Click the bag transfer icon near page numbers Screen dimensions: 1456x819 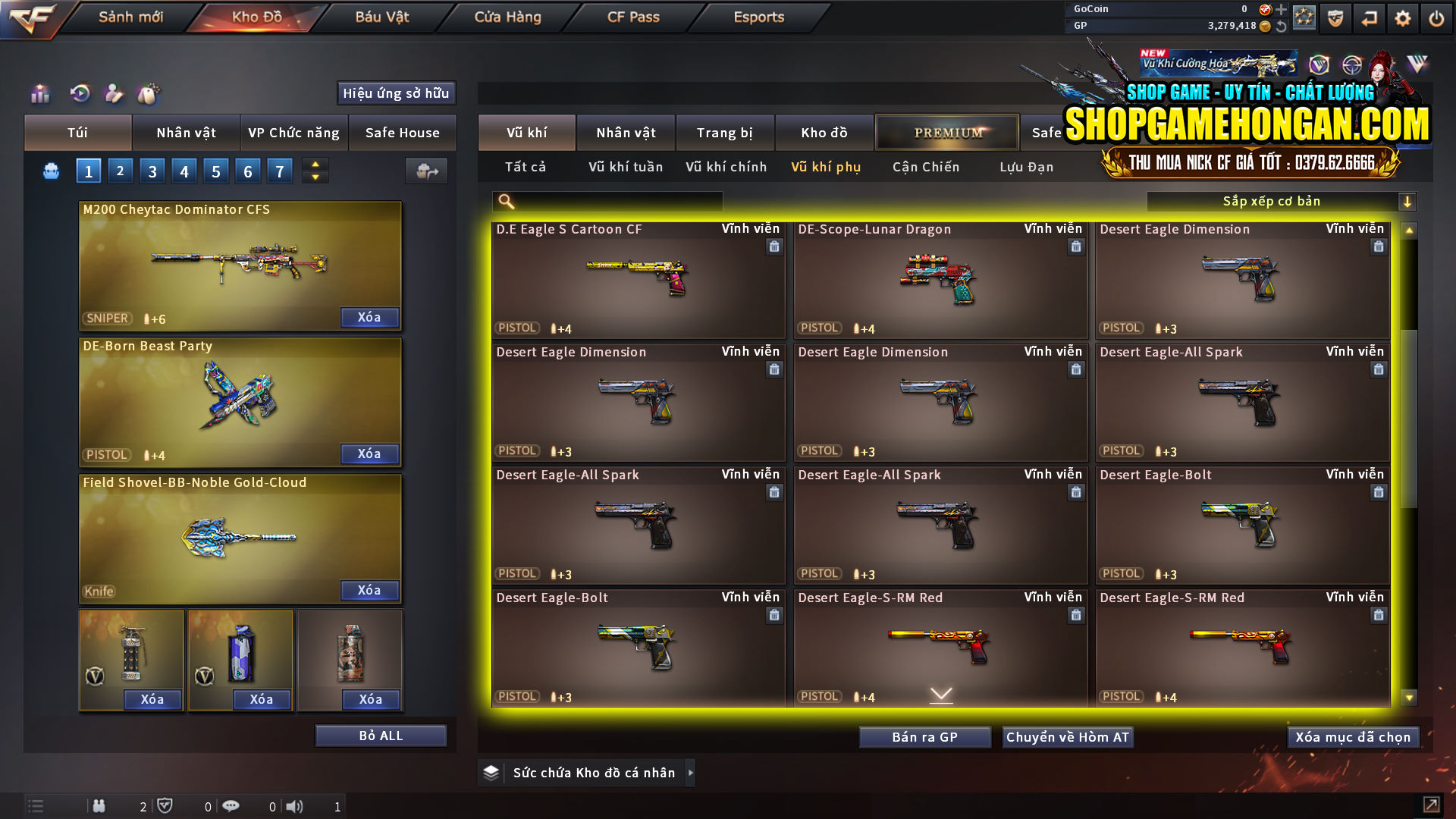click(426, 171)
